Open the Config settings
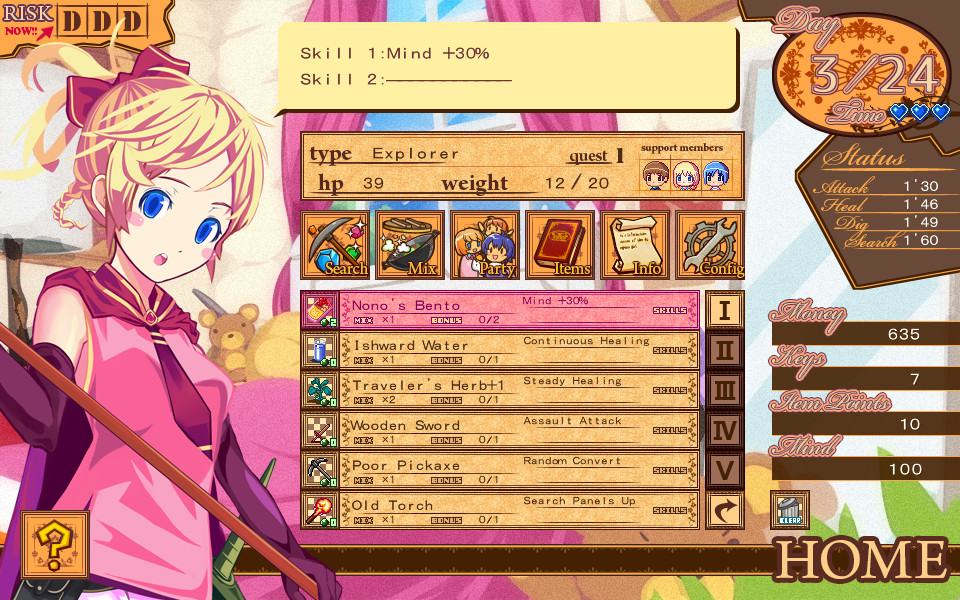 pos(709,245)
